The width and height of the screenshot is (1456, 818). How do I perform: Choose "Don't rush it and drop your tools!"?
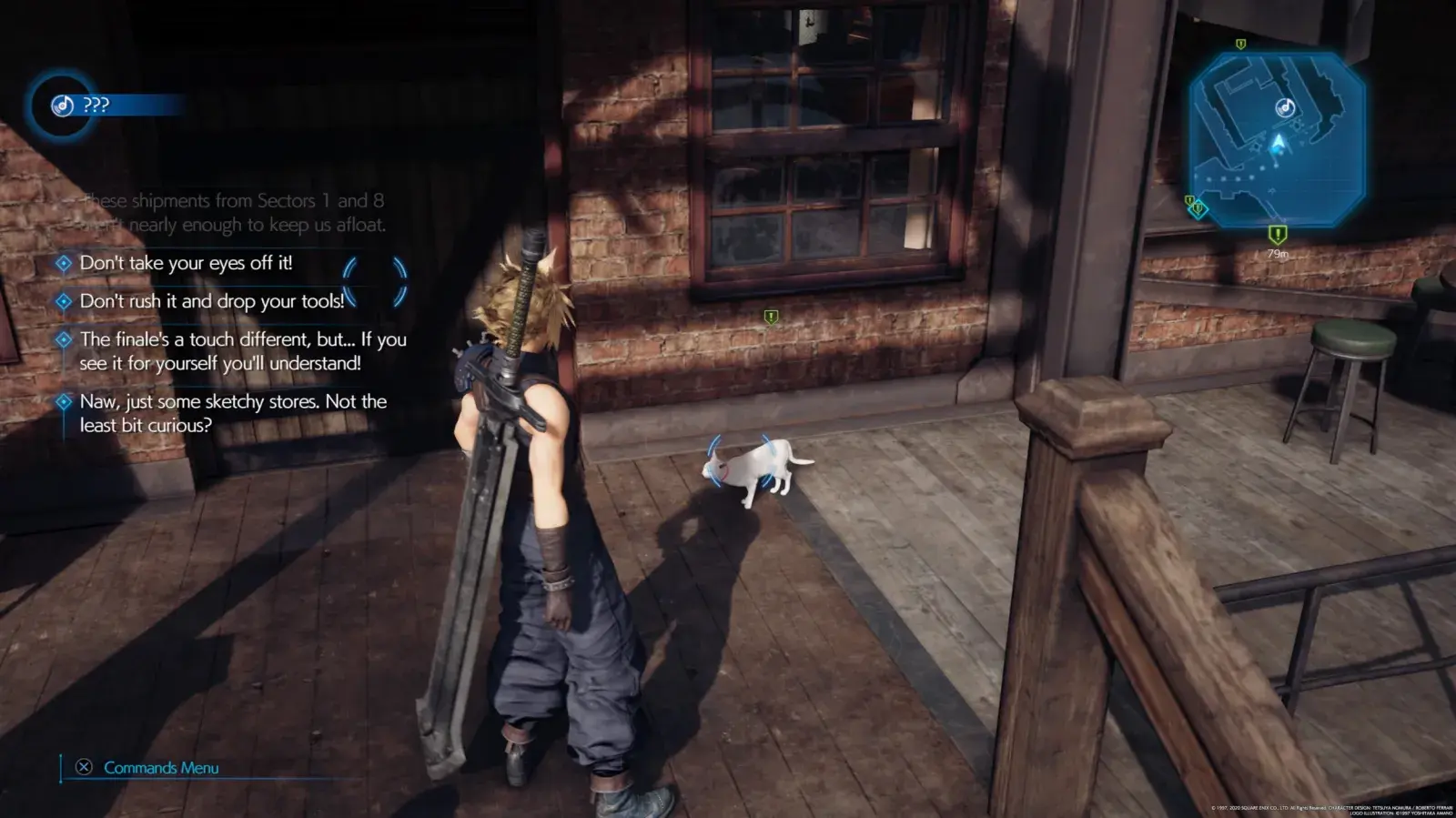211,301
